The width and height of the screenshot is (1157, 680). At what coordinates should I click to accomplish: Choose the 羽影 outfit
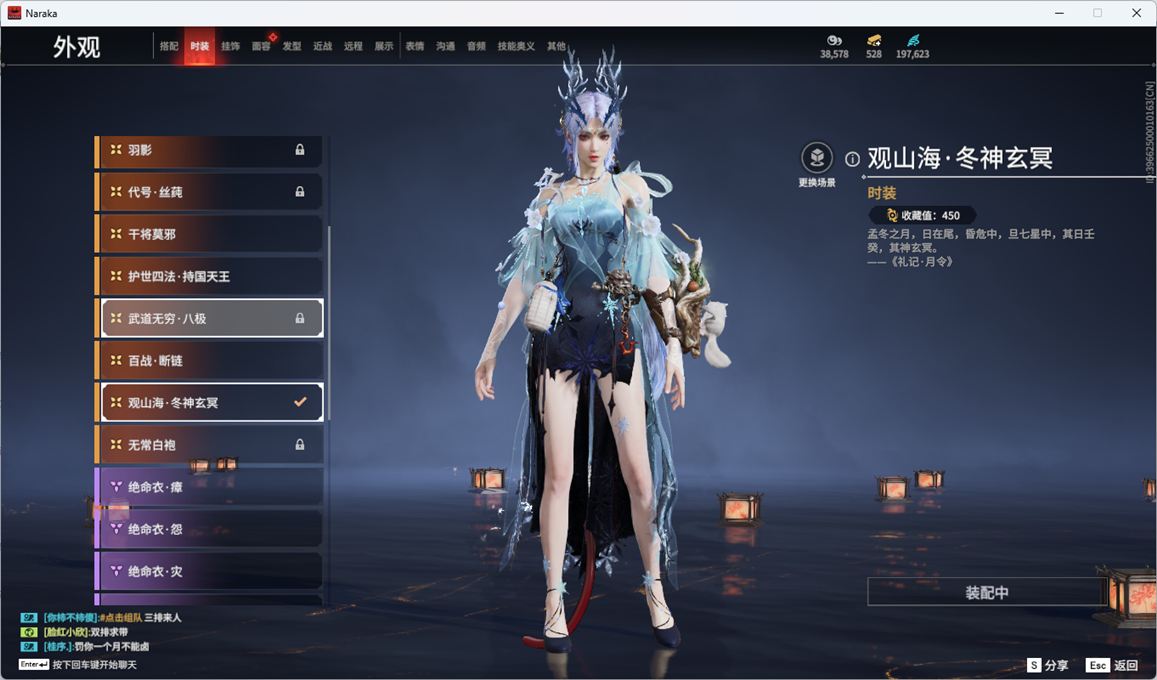click(x=210, y=150)
